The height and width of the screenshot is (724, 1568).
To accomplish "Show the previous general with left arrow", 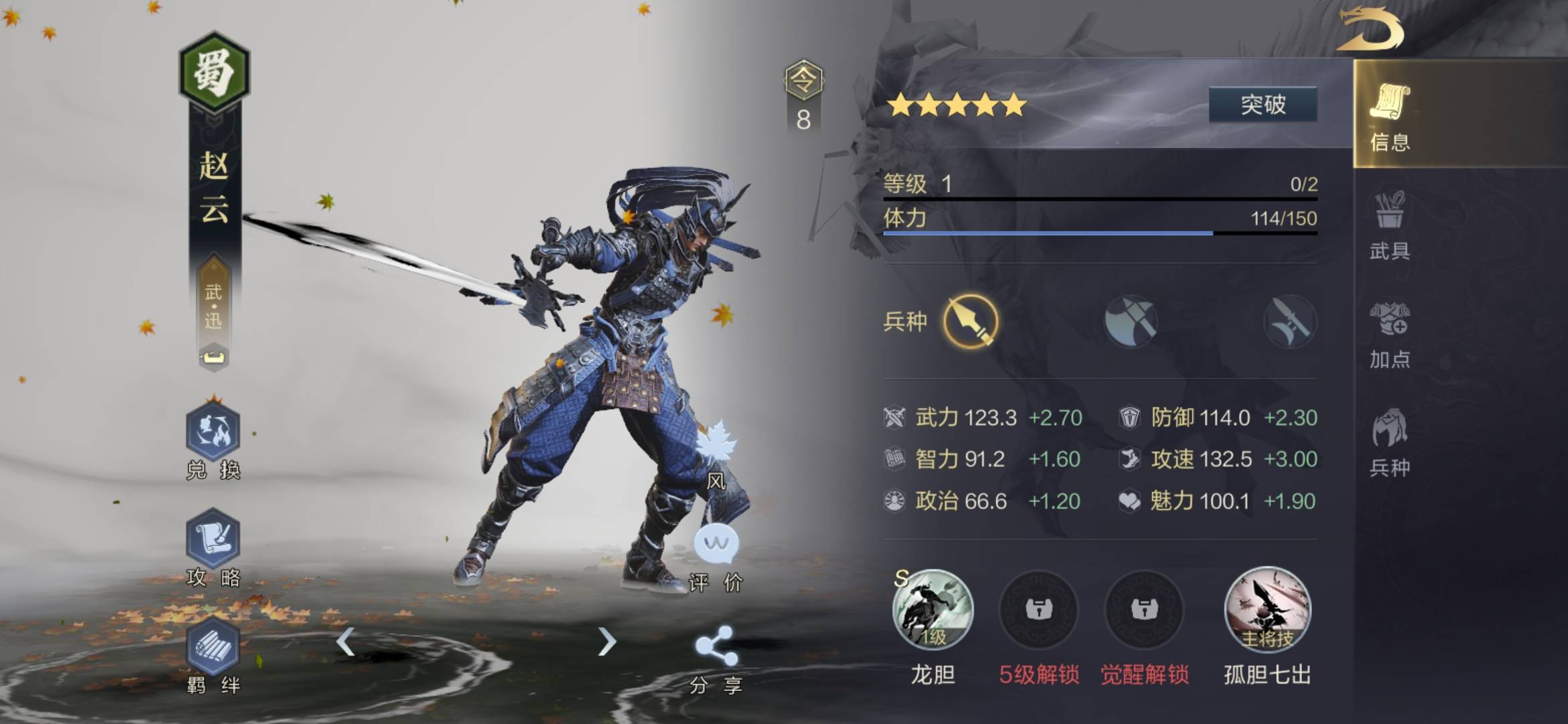I will pos(345,642).
